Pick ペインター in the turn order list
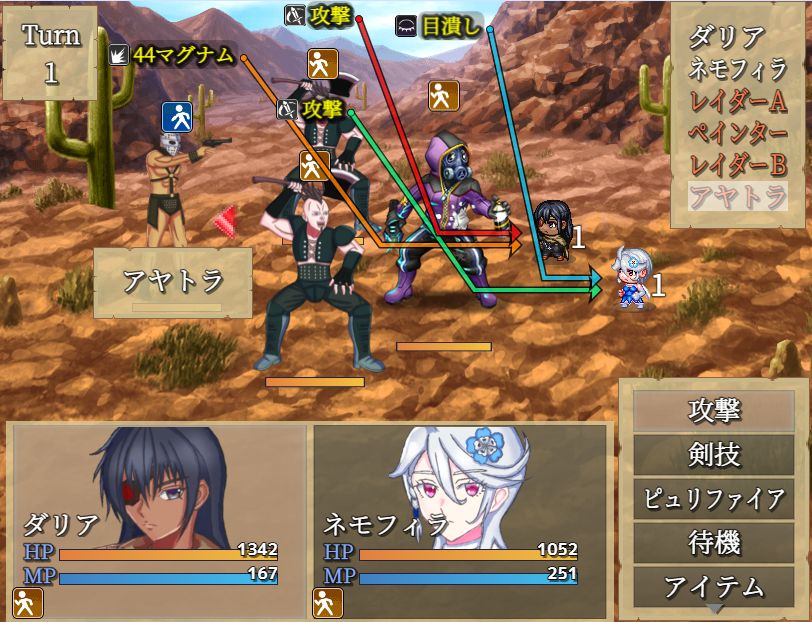Image resolution: width=812 pixels, height=622 pixels. pos(739,134)
